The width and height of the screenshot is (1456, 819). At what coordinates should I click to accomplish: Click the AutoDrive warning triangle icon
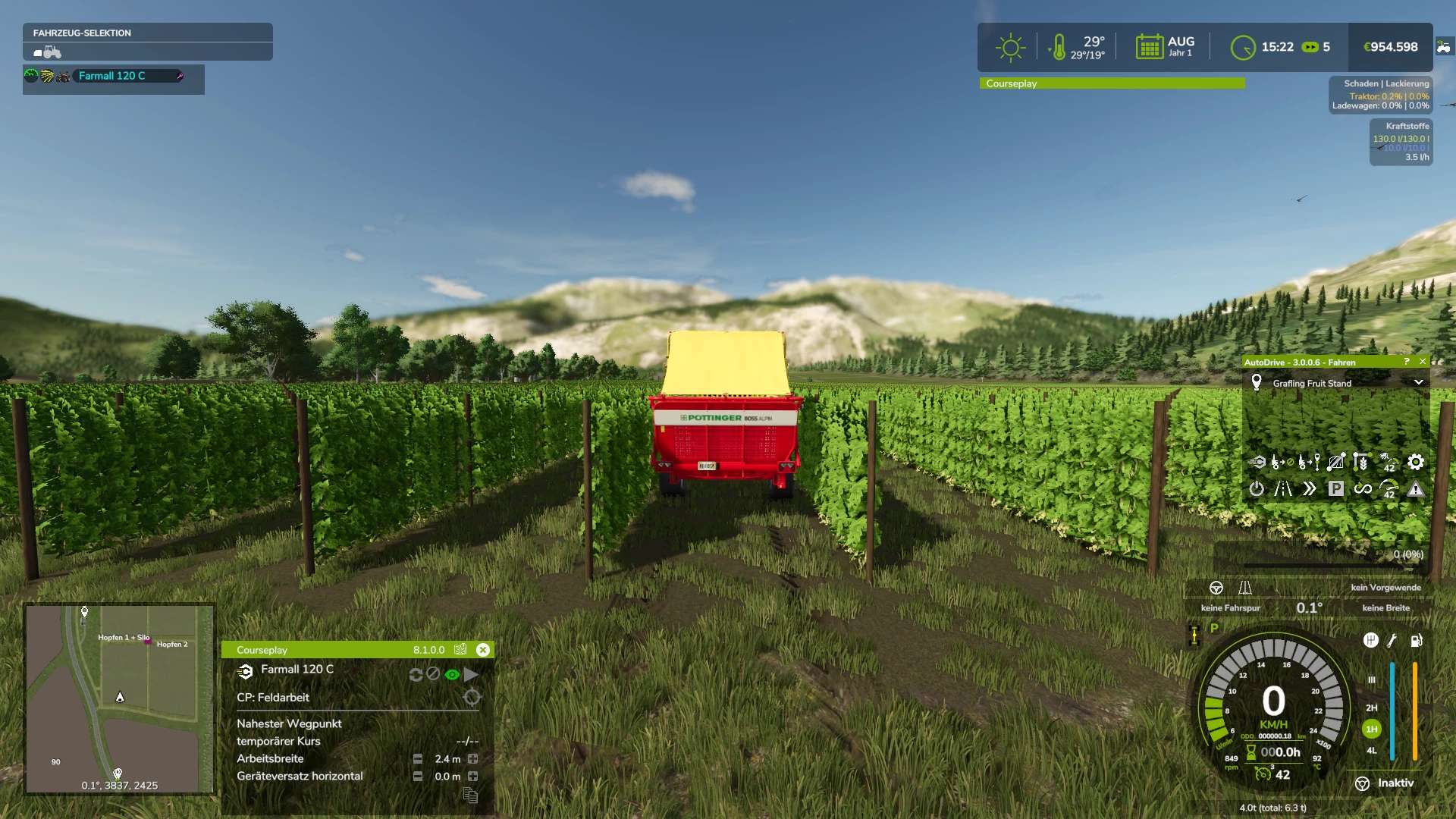click(1416, 489)
